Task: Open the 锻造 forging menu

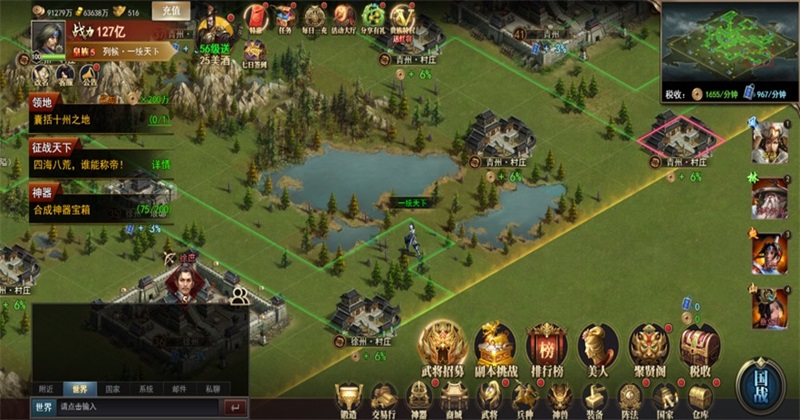Action: pyautogui.click(x=348, y=399)
